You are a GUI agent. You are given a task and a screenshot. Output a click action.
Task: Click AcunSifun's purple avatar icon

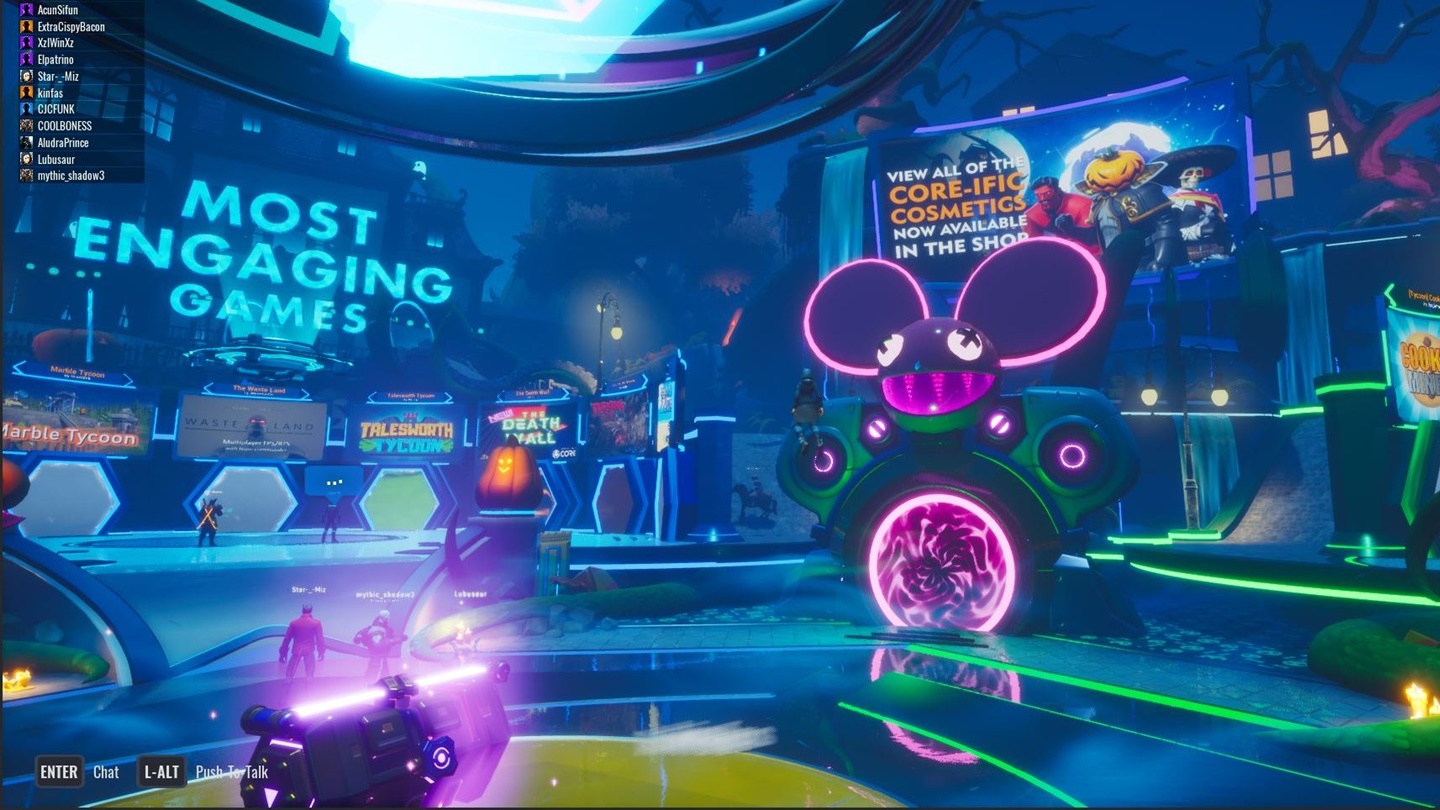pos(25,9)
